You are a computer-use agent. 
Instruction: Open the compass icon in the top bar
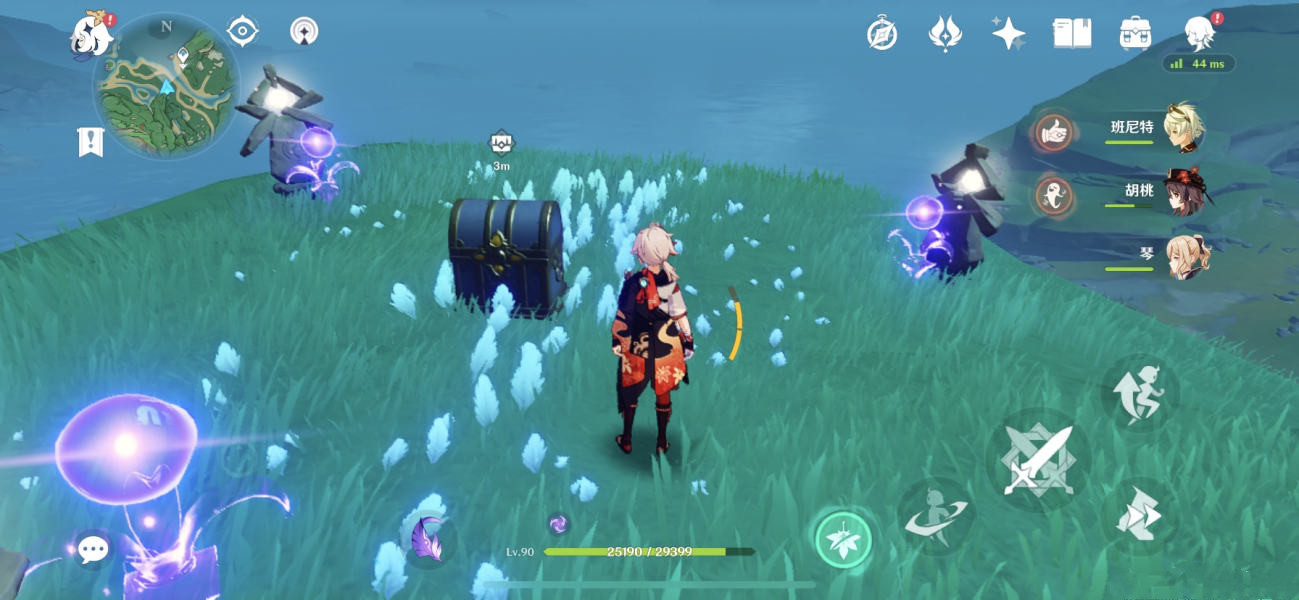click(x=882, y=34)
